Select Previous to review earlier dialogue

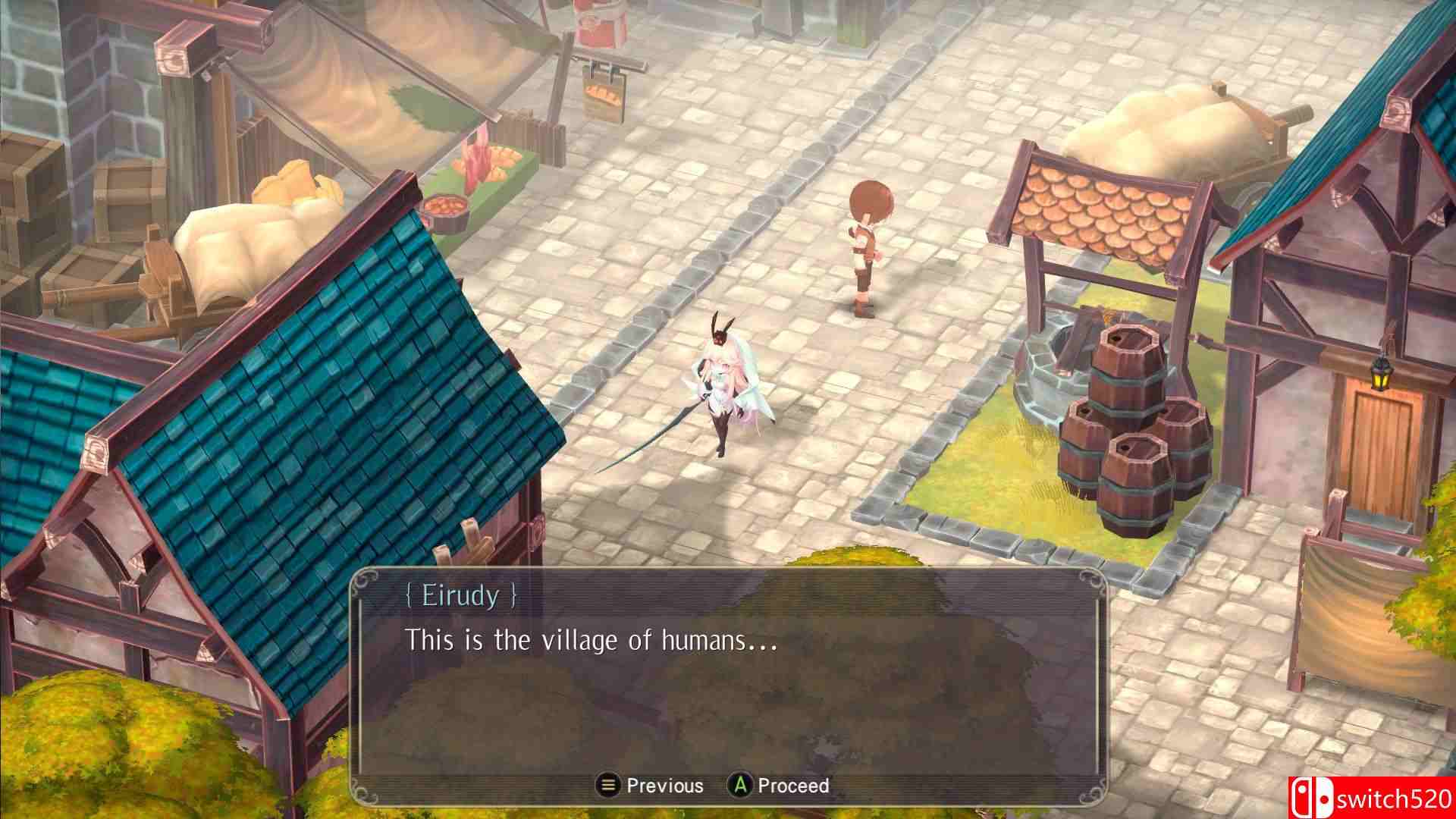664,786
